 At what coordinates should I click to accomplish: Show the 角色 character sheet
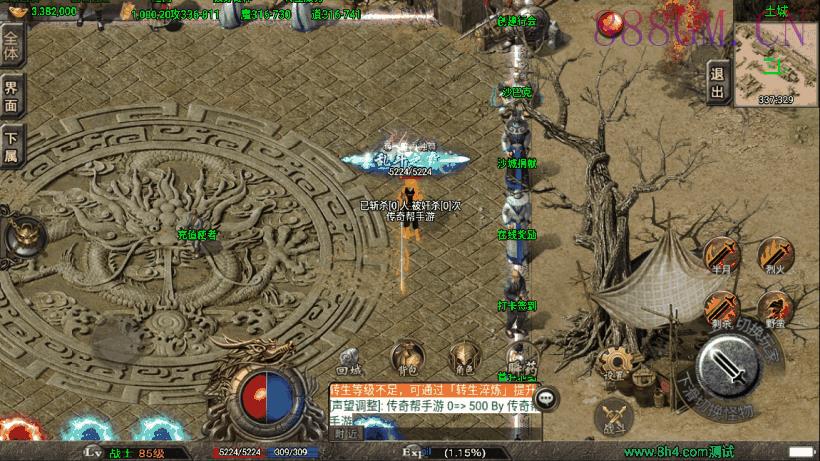coord(462,358)
